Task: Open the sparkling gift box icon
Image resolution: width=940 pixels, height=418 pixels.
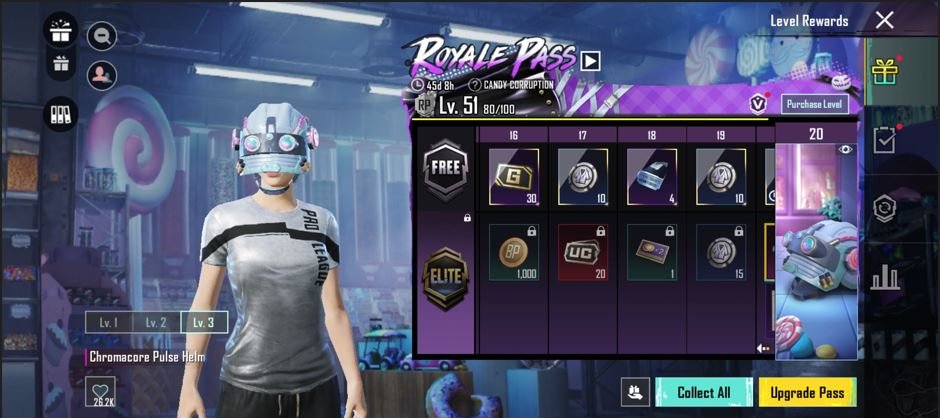Action: coord(61,28)
